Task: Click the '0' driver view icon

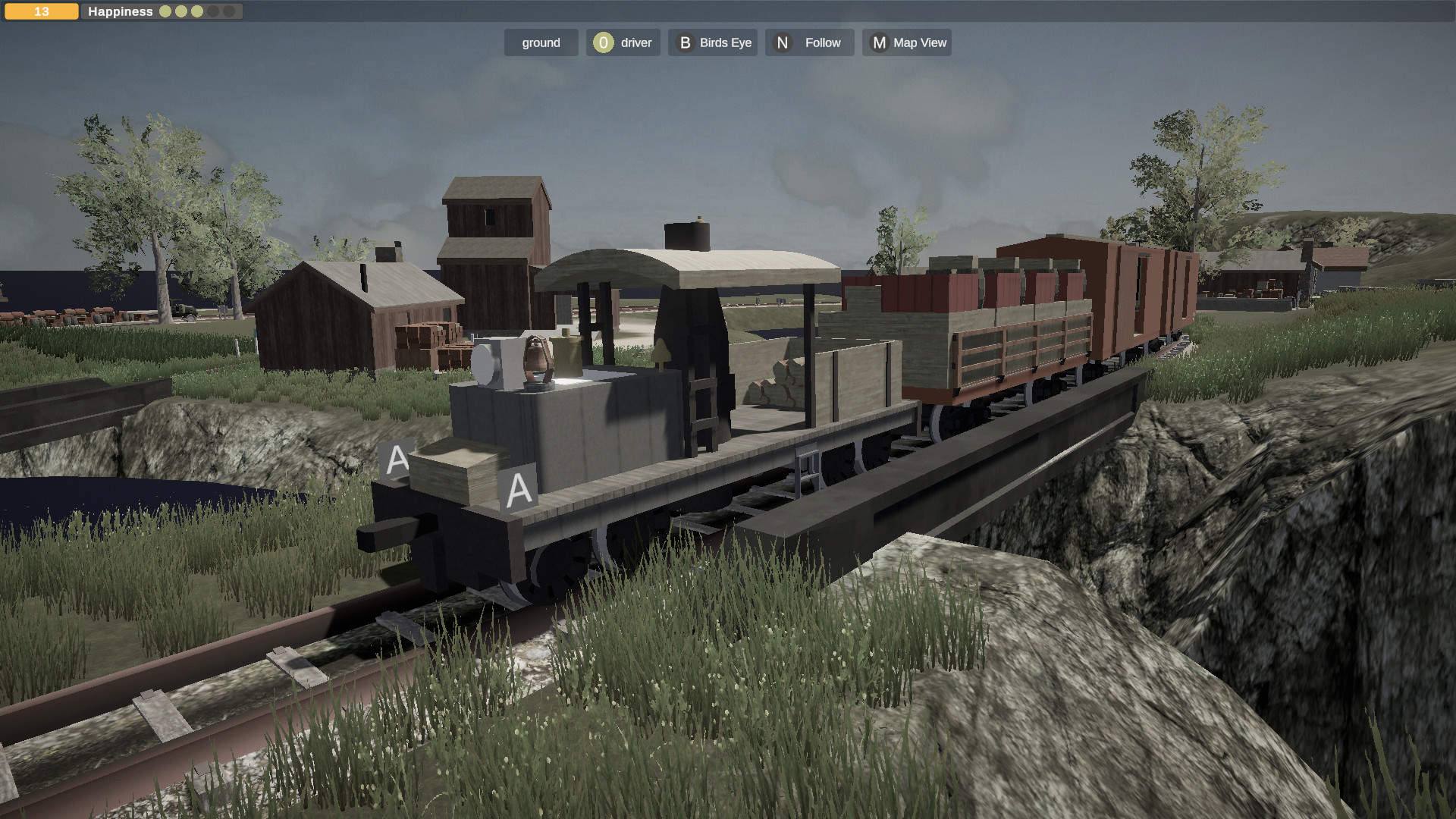Action: 602,42
